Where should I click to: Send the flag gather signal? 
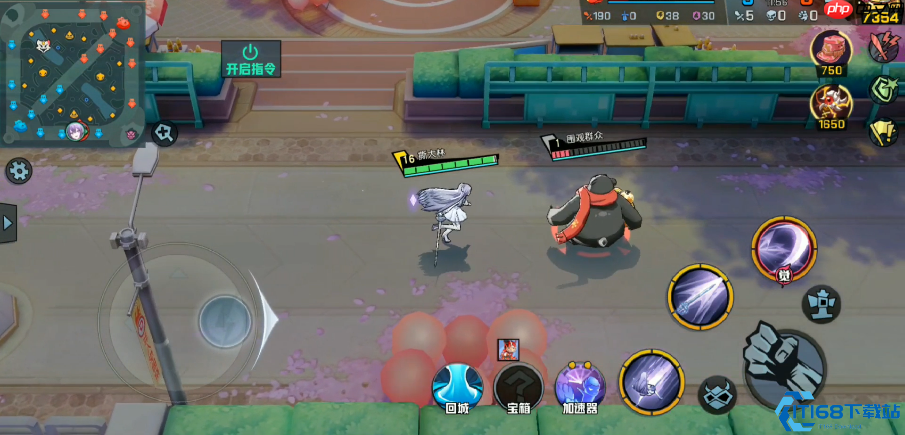click(883, 131)
